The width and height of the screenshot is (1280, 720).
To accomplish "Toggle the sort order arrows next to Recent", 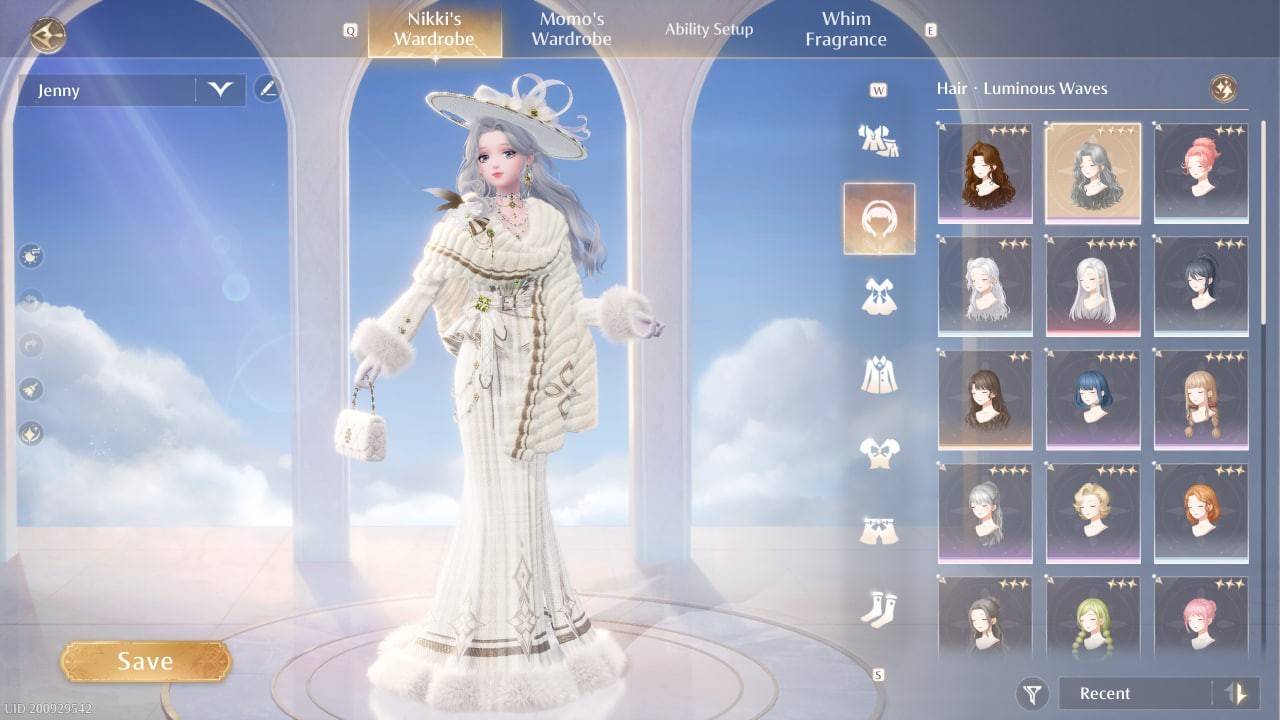I will (x=1233, y=693).
